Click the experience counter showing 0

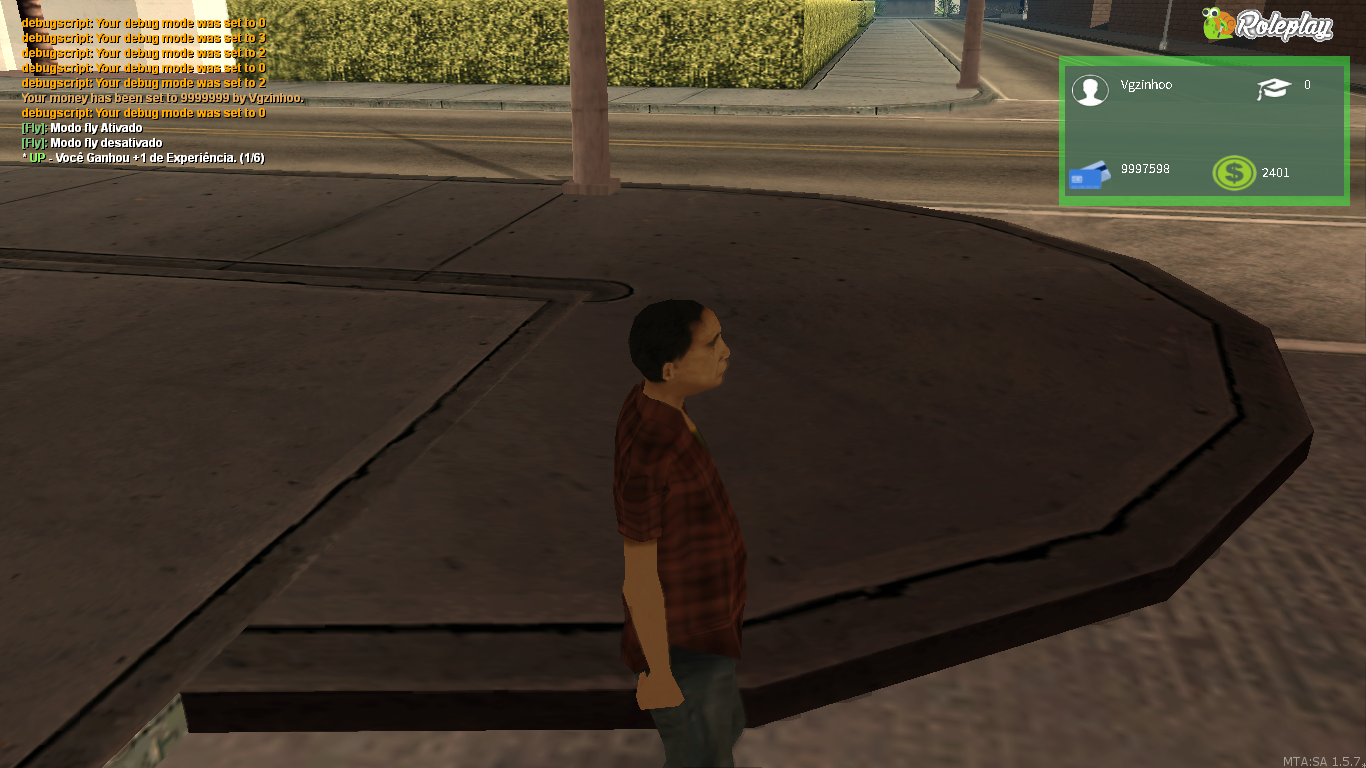1307,86
